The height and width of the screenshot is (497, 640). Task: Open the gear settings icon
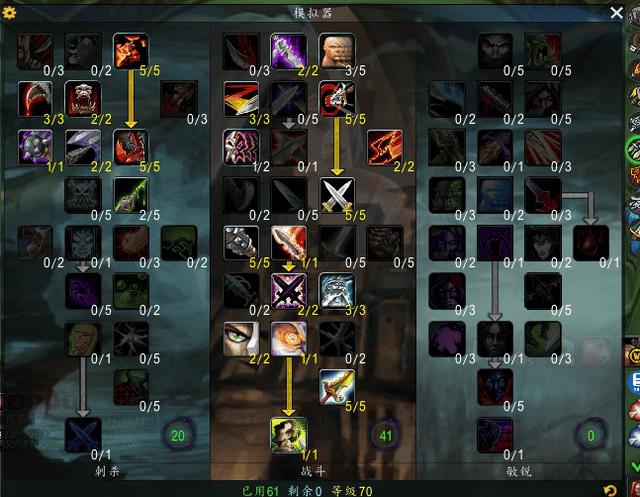(11, 13)
